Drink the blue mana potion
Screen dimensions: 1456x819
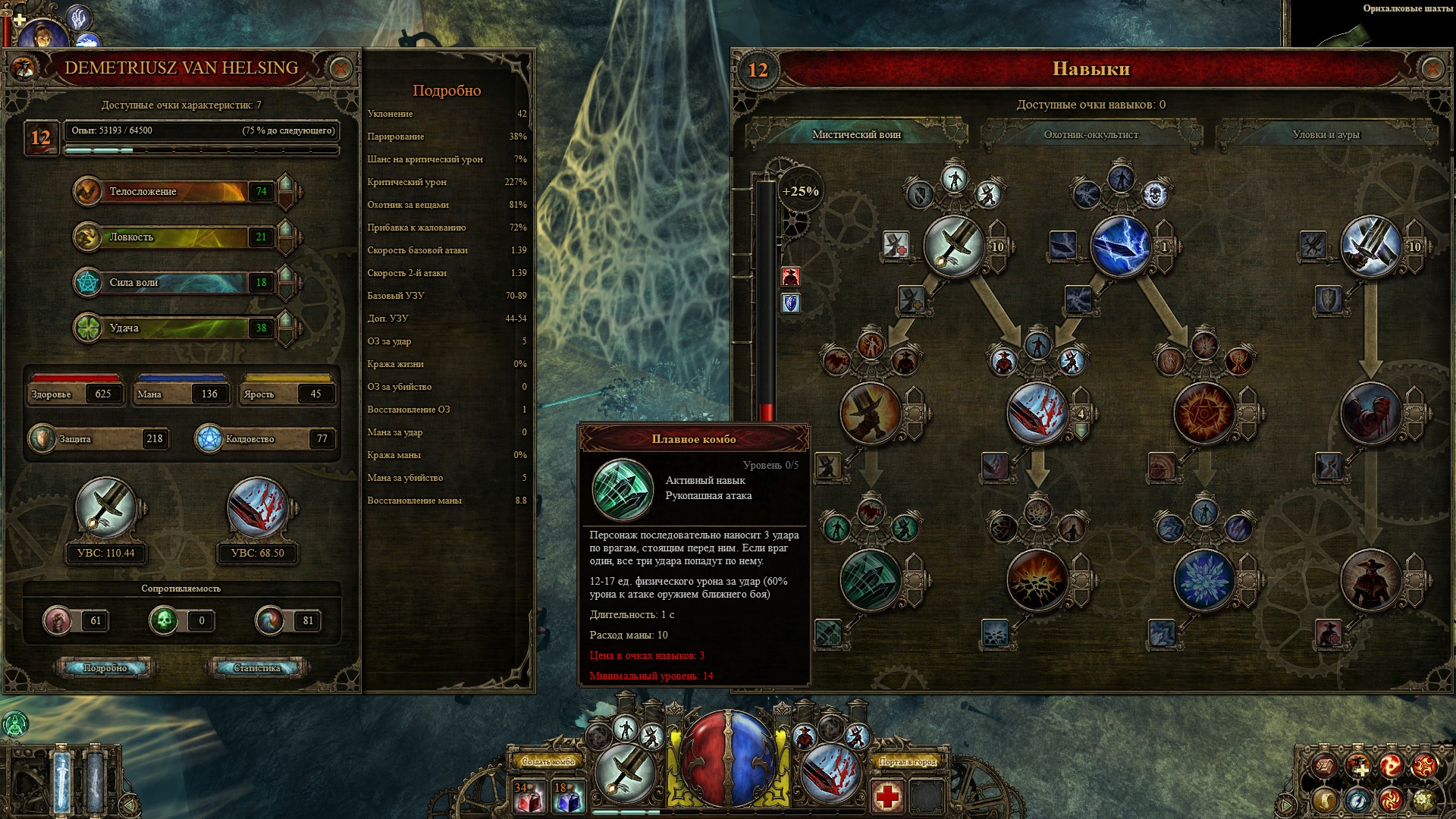[569, 797]
